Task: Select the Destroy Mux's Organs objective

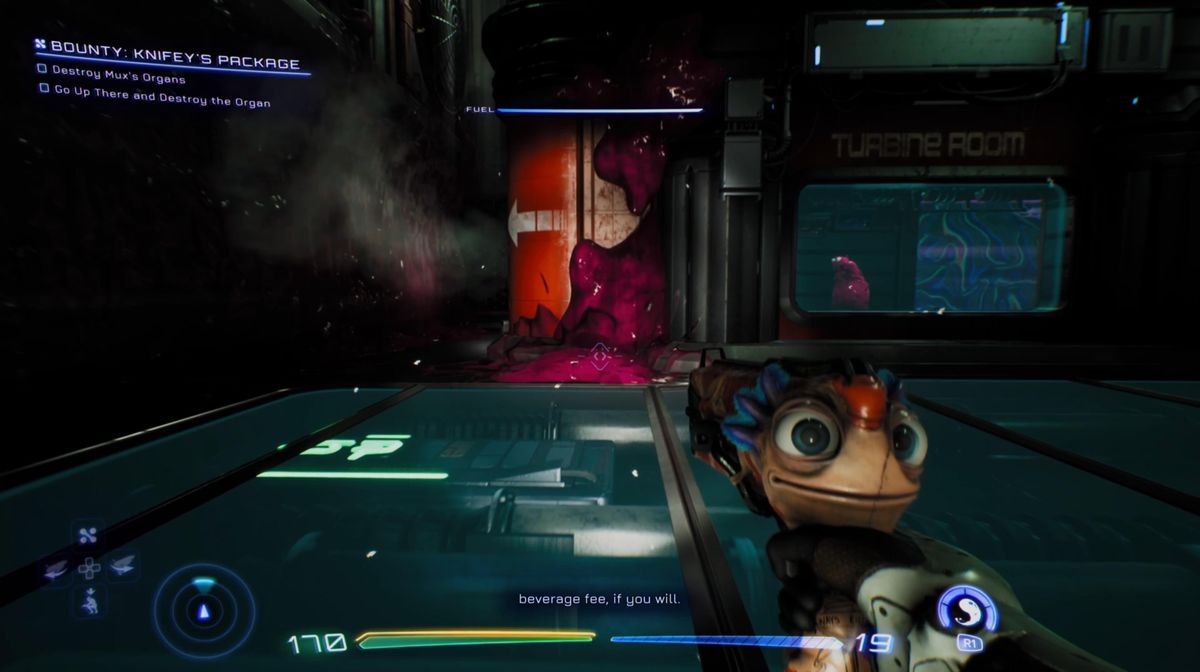Action: point(118,79)
